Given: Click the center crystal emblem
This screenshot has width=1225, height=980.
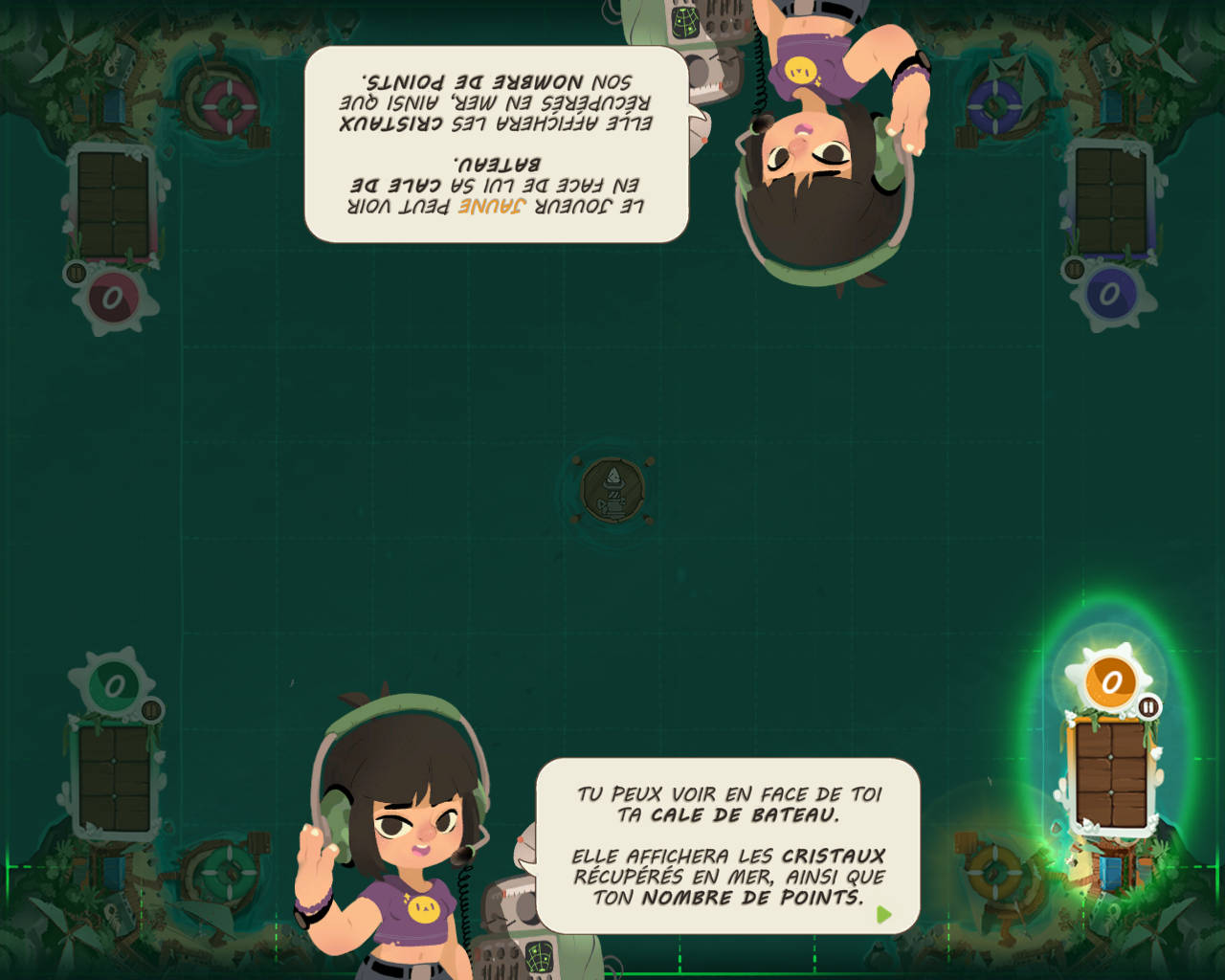Looking at the screenshot, I should point(612,490).
